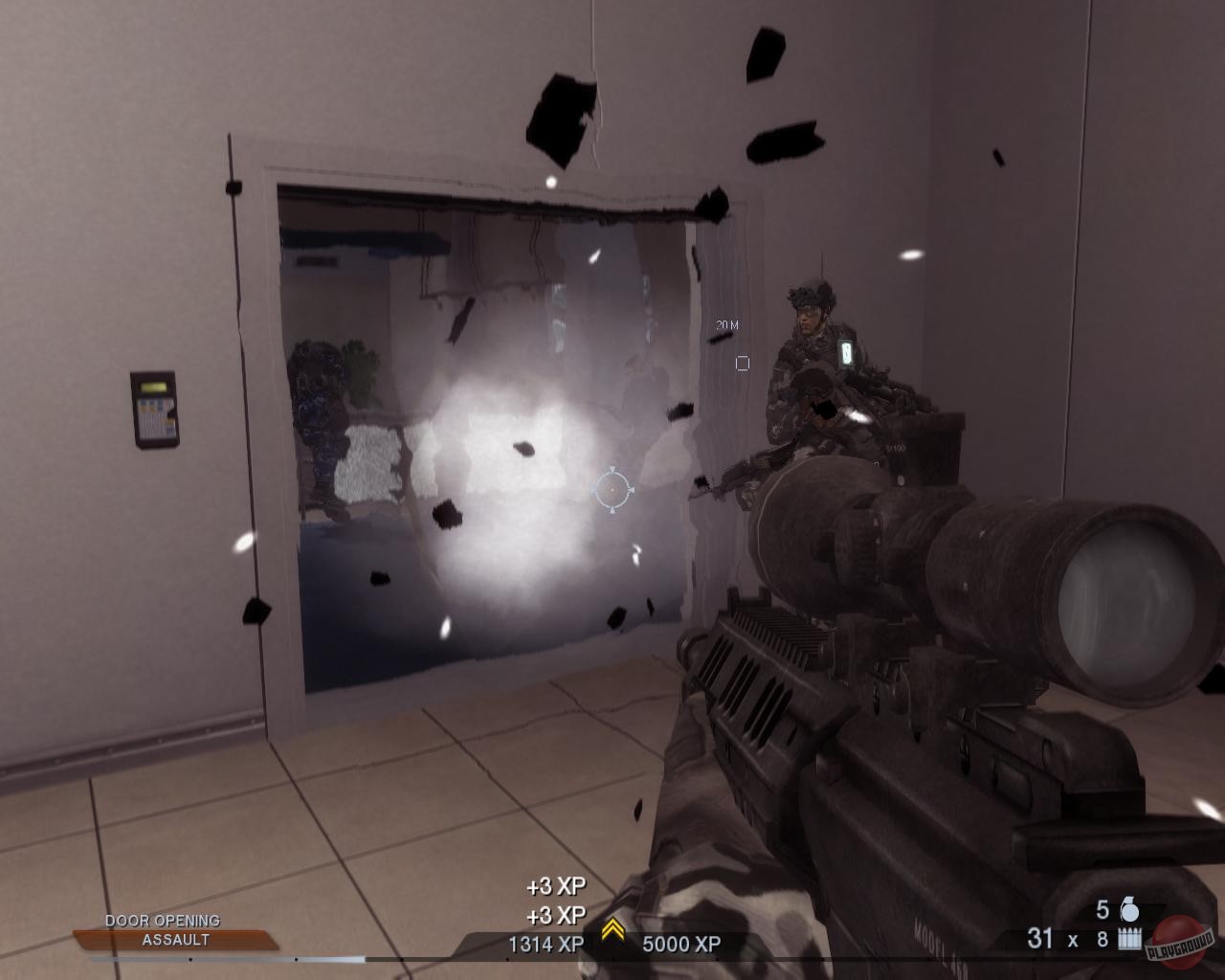Click the objective progress bar below ASSAULT
The height and width of the screenshot is (980, 1225).
[230, 957]
